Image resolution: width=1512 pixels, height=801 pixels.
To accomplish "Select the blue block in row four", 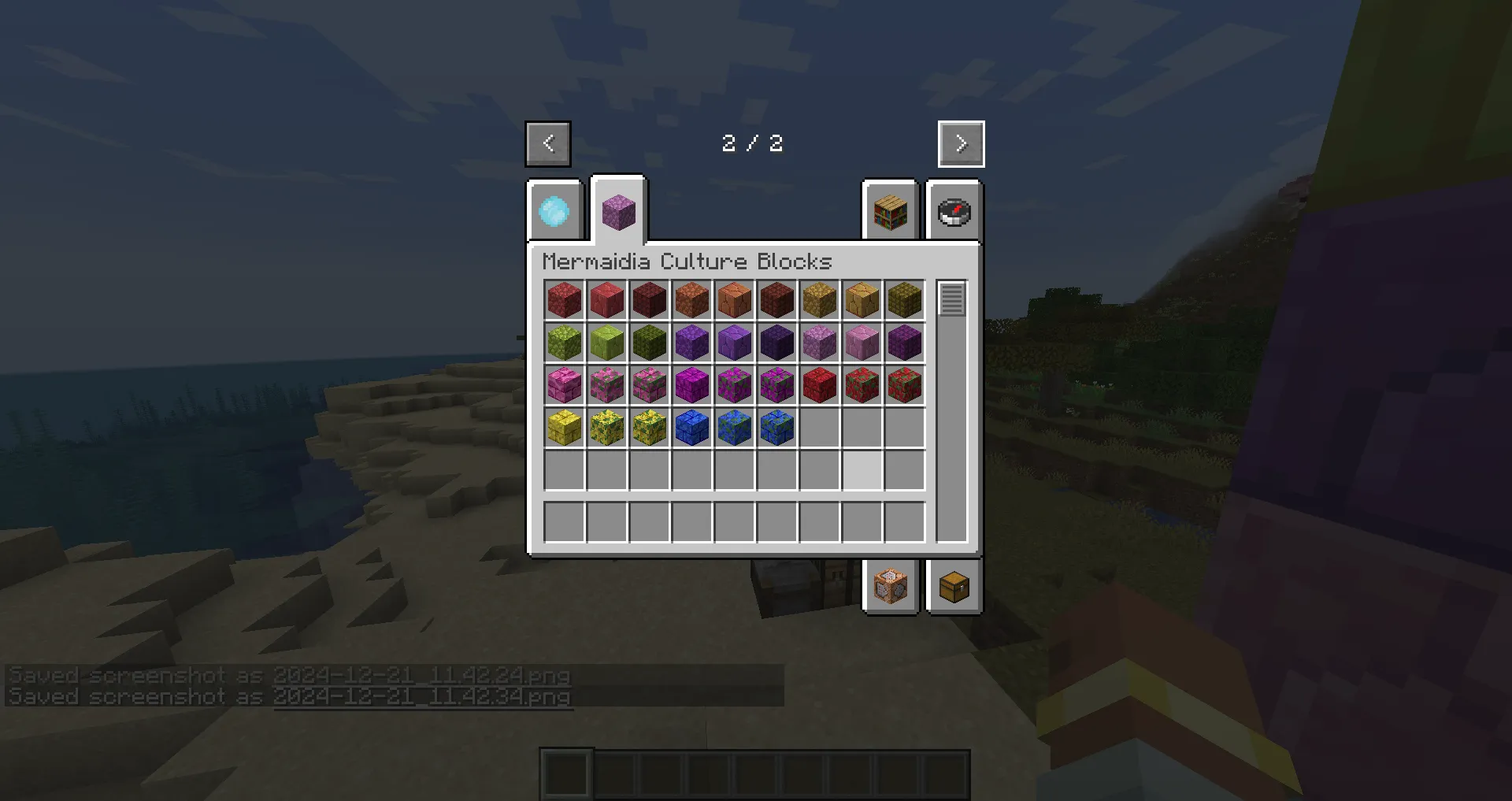I will (x=691, y=427).
